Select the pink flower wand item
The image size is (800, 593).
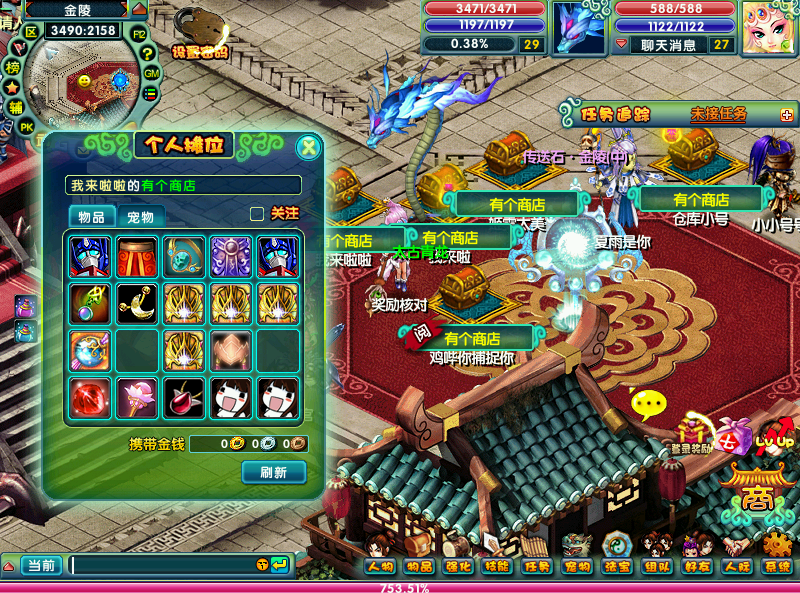pyautogui.click(x=136, y=399)
